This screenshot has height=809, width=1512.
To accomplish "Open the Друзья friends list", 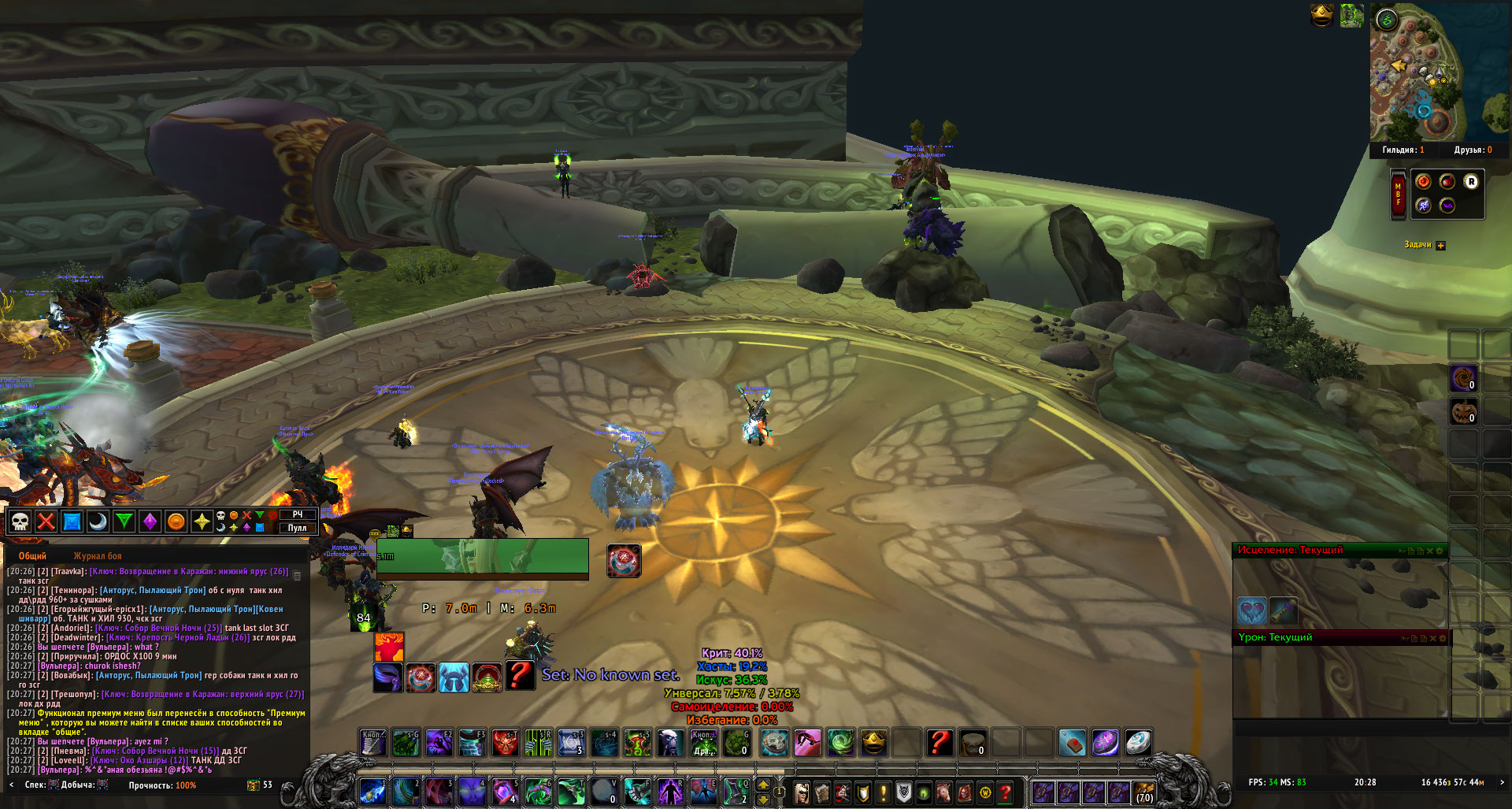I will pos(1473,150).
